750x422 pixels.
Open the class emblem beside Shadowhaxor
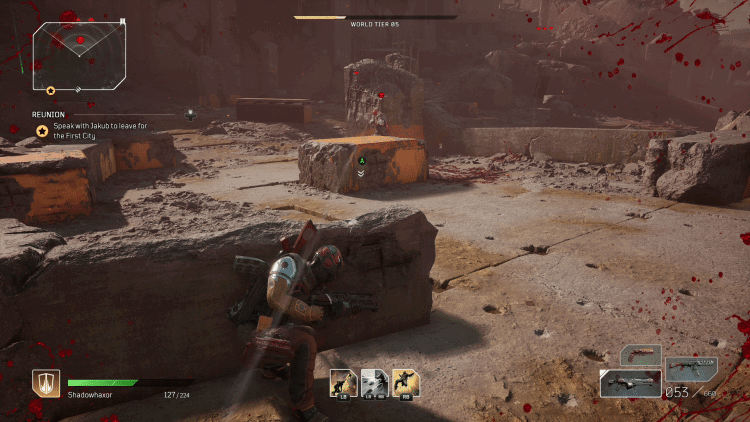46,384
